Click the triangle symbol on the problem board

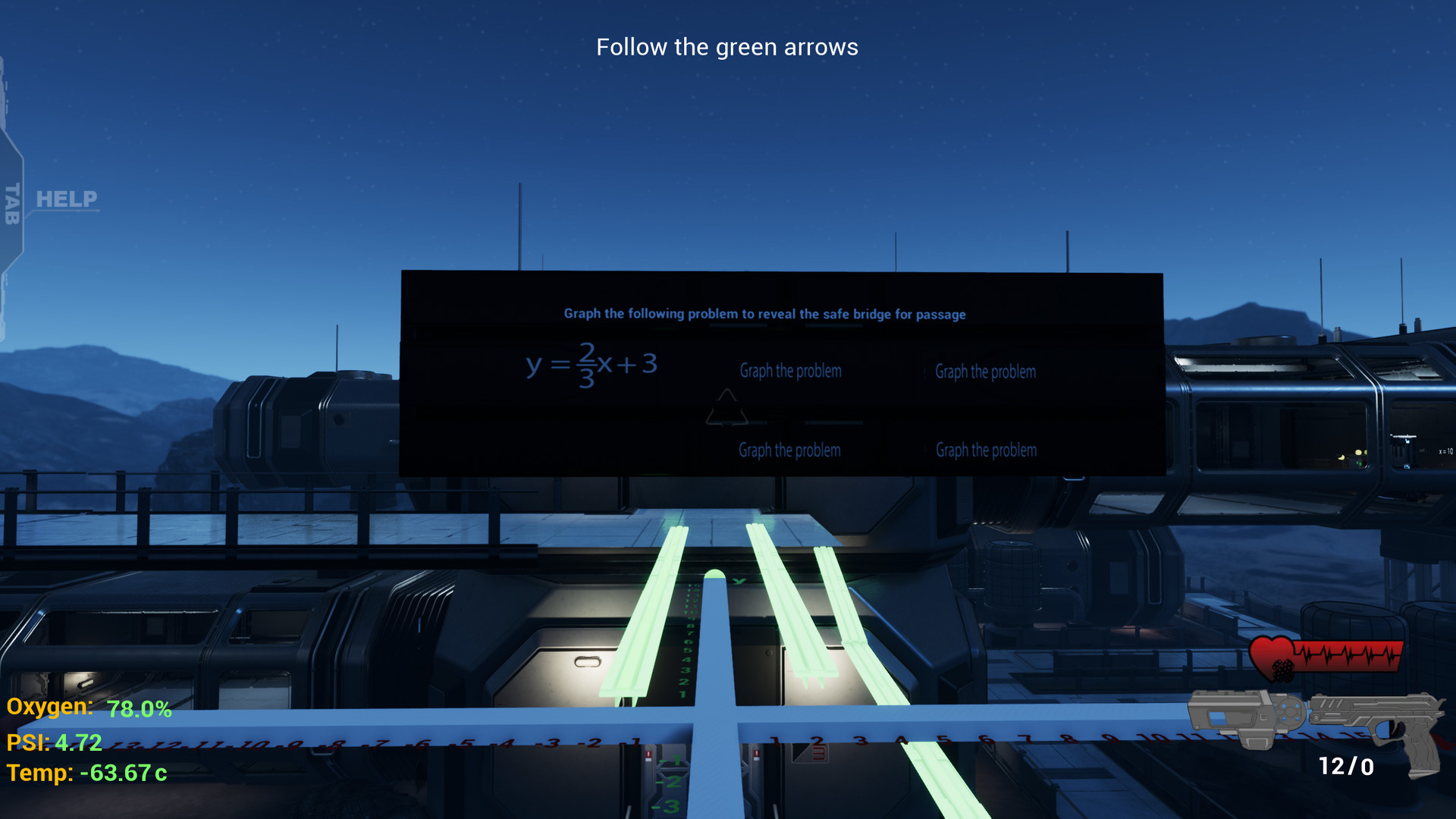(725, 406)
